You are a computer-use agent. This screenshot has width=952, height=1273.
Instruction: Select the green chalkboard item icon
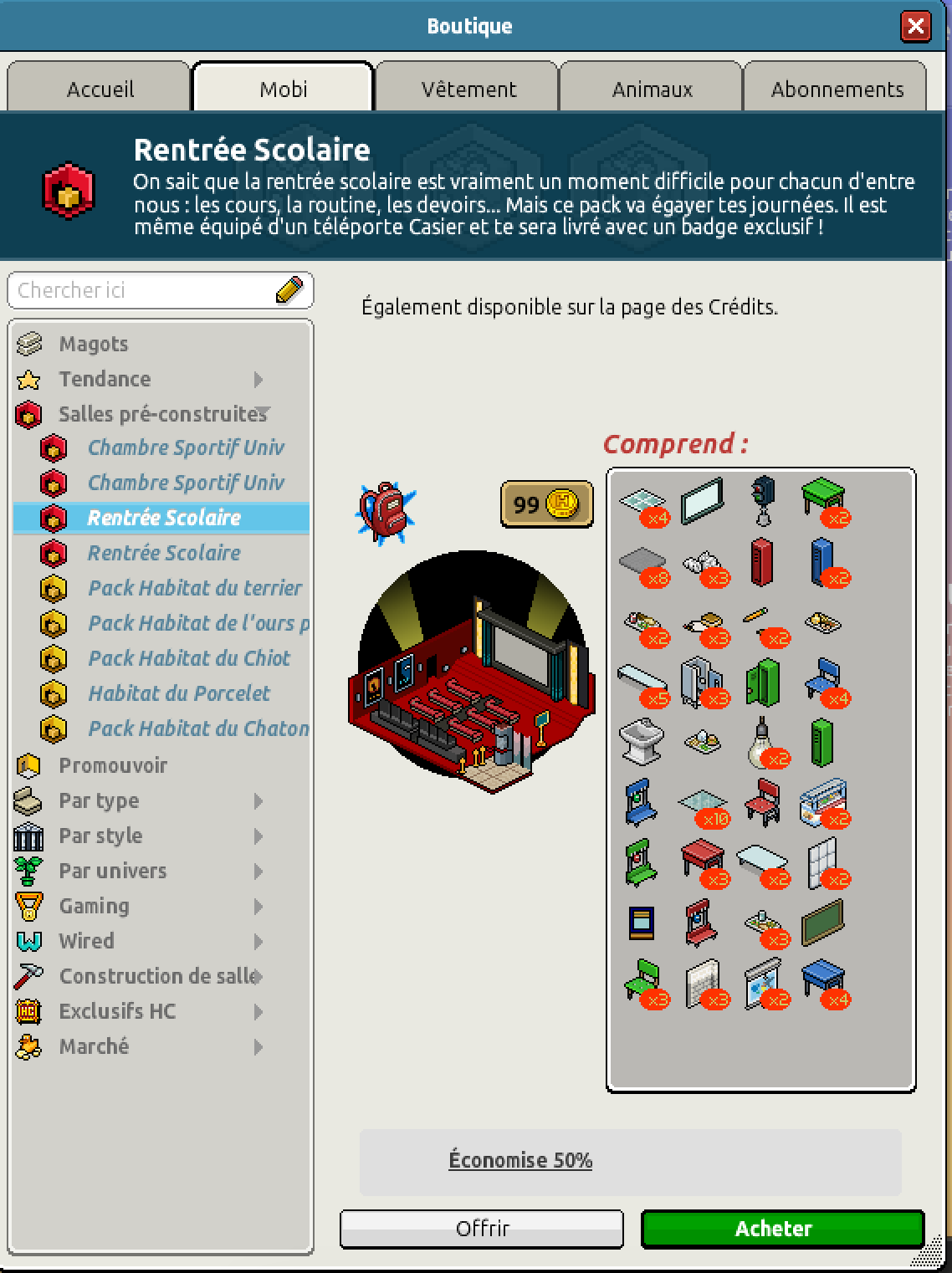[x=821, y=923]
